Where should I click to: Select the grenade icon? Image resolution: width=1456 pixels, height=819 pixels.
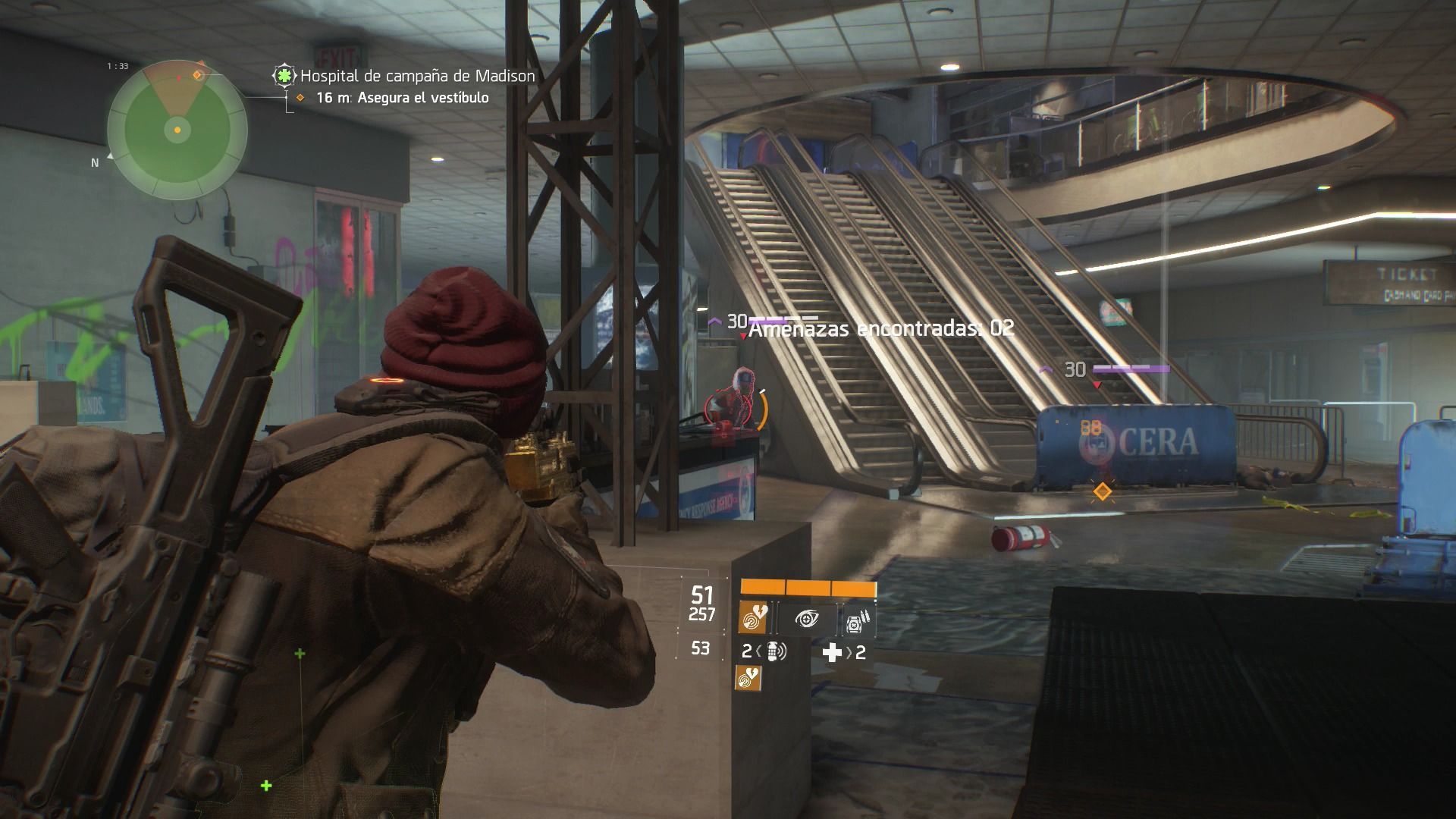point(774,651)
